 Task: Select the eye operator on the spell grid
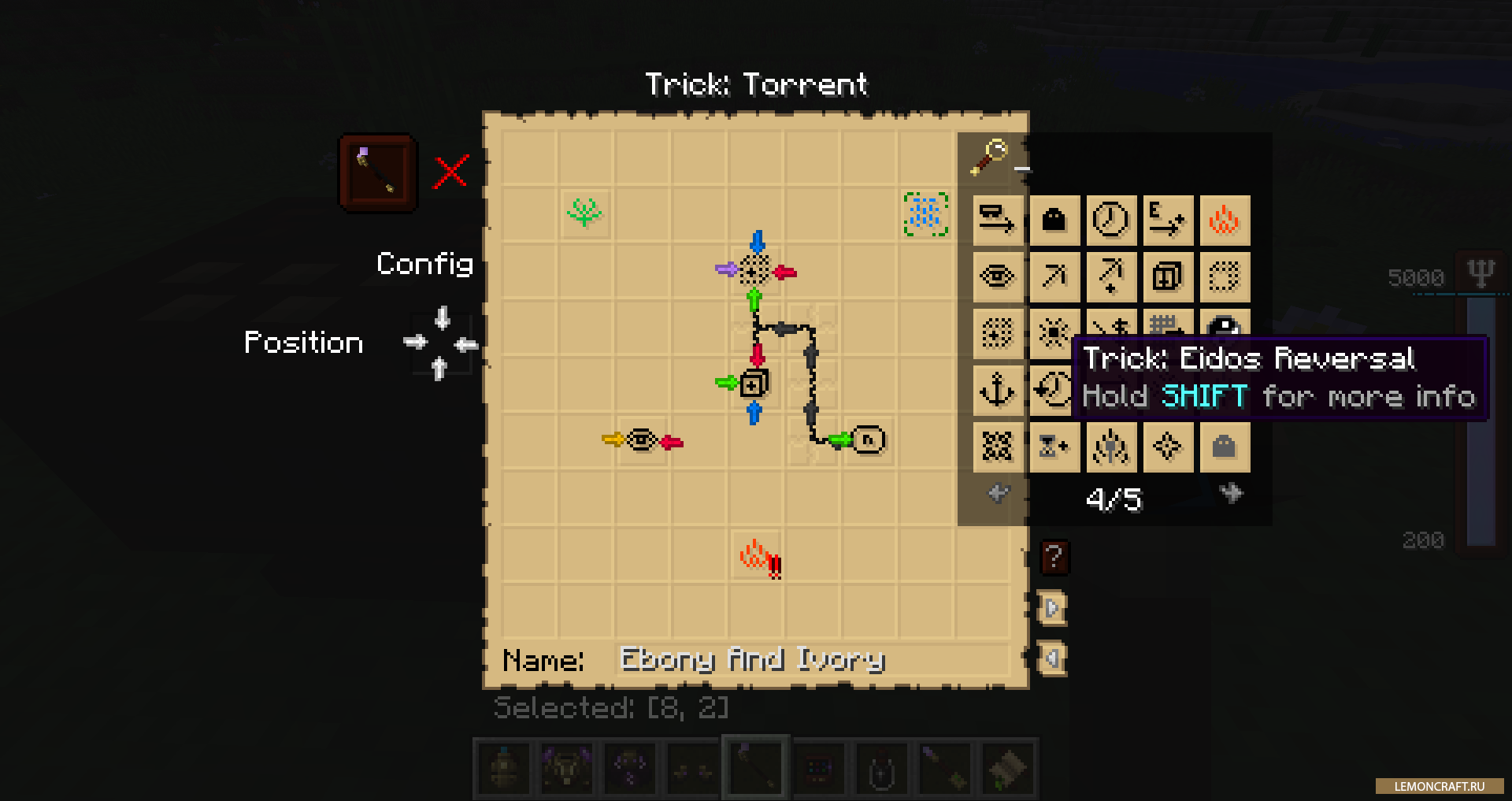[642, 440]
